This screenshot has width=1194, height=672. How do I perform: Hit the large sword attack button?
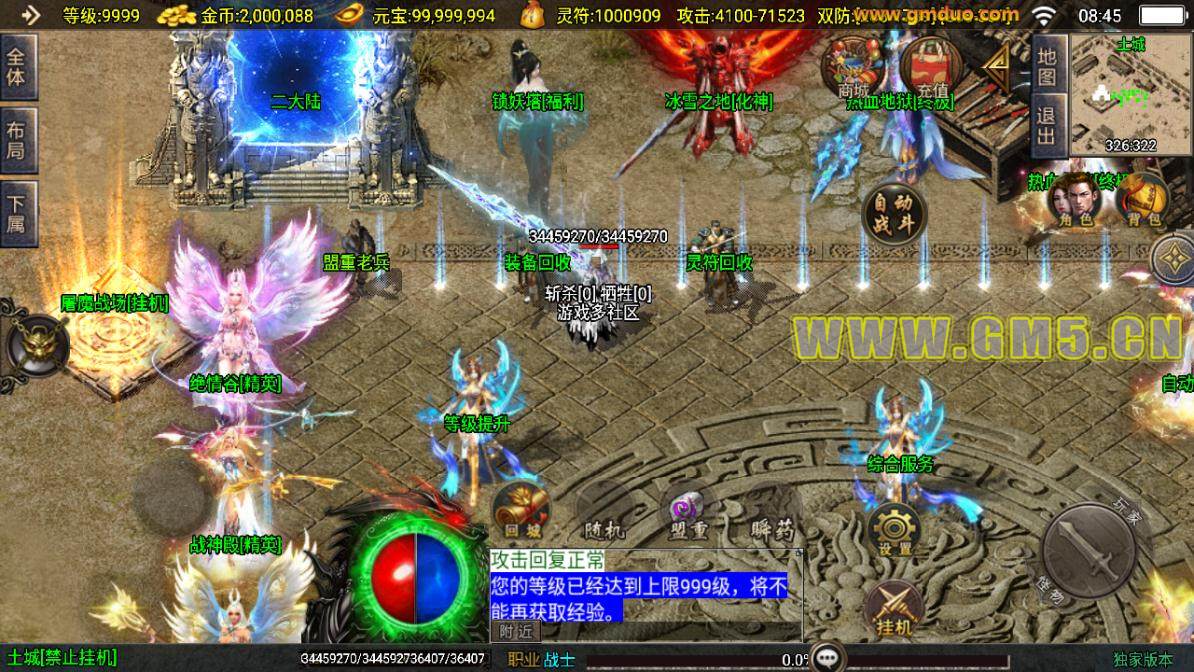click(x=1089, y=550)
